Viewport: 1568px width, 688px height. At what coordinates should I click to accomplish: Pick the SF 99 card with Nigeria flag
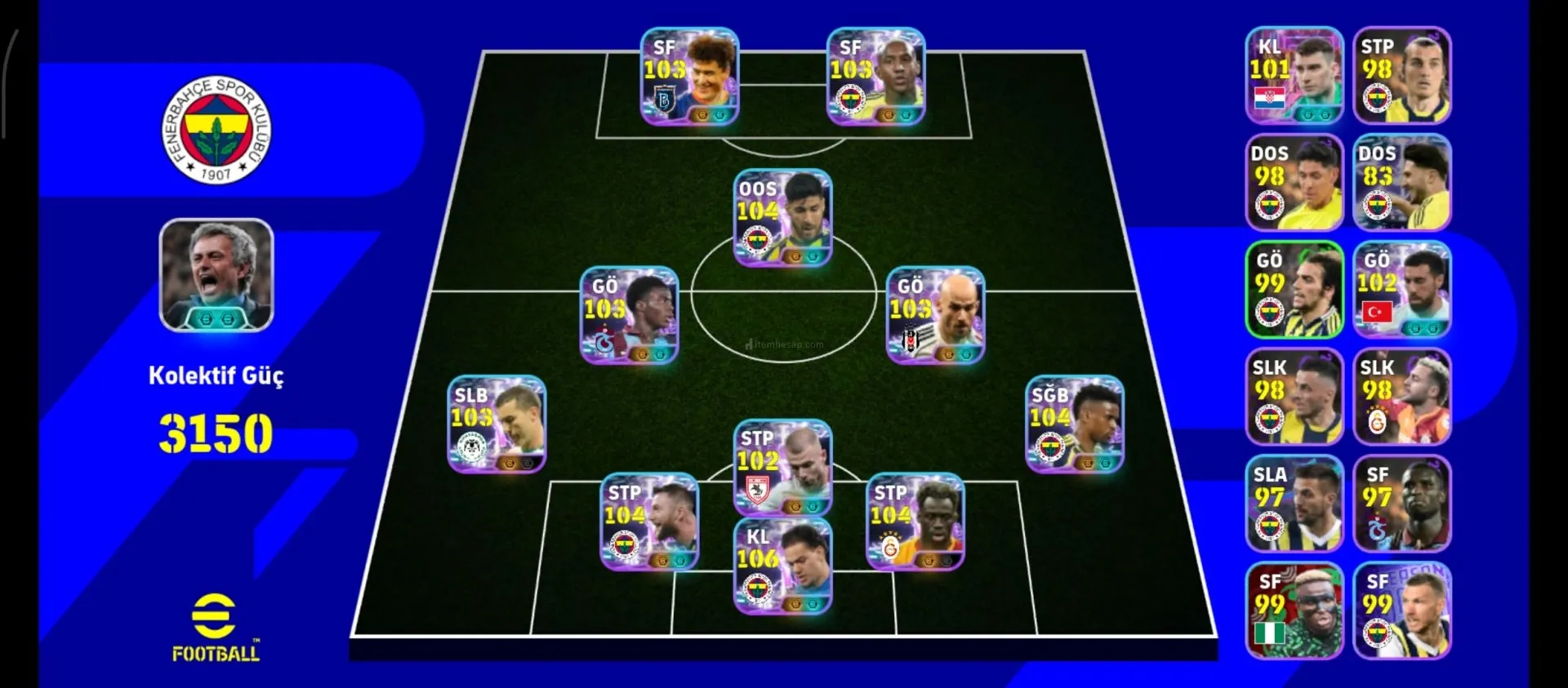(x=1294, y=610)
